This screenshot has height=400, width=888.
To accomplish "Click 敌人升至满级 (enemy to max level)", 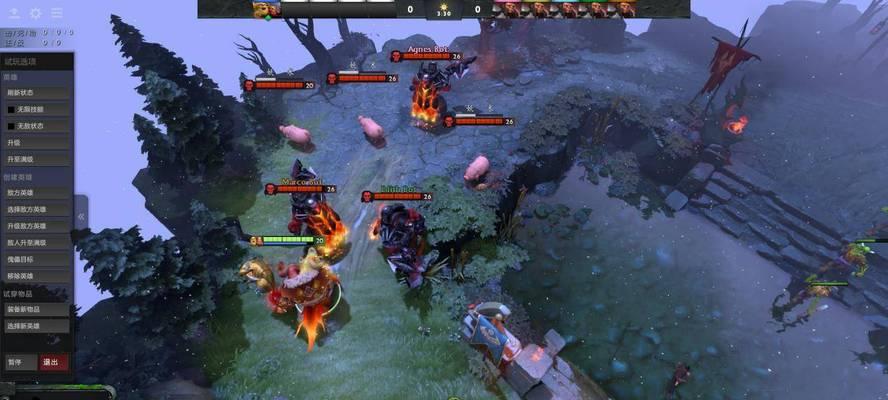I will click(36, 242).
